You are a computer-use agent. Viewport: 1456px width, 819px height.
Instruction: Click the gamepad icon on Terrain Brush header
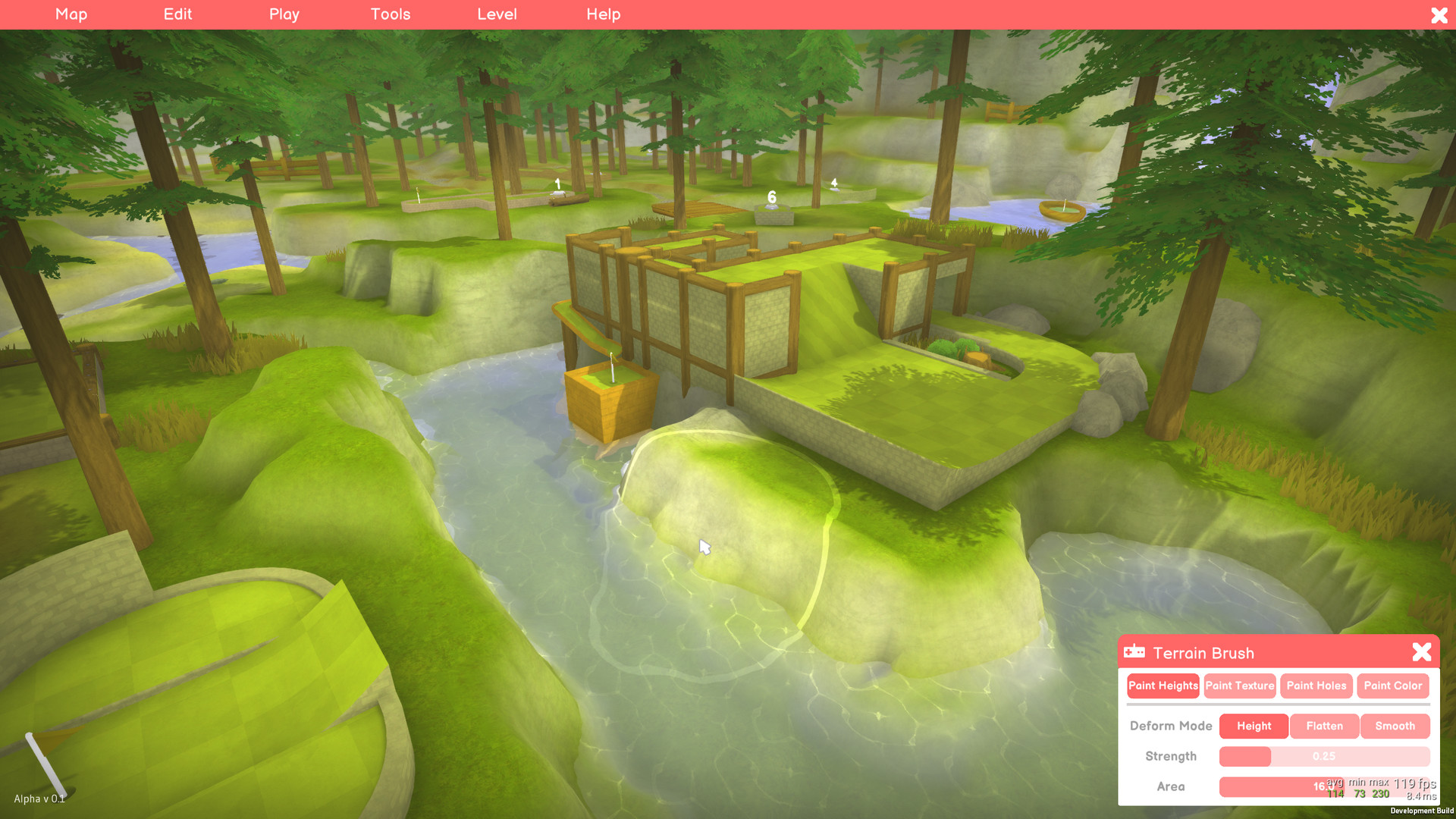click(1134, 651)
